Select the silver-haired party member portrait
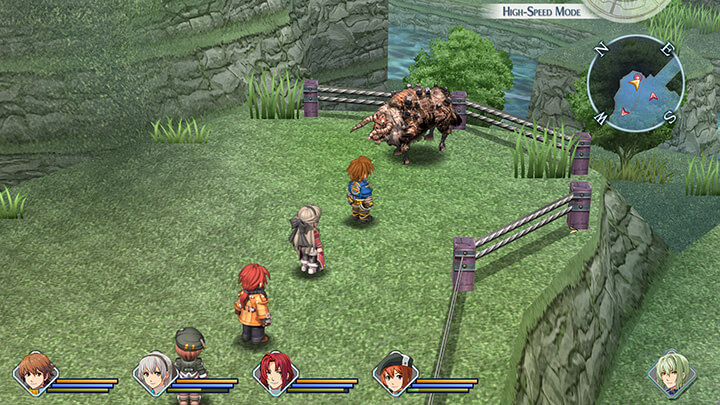Screen dimensions: 720x405 (x=154, y=373)
